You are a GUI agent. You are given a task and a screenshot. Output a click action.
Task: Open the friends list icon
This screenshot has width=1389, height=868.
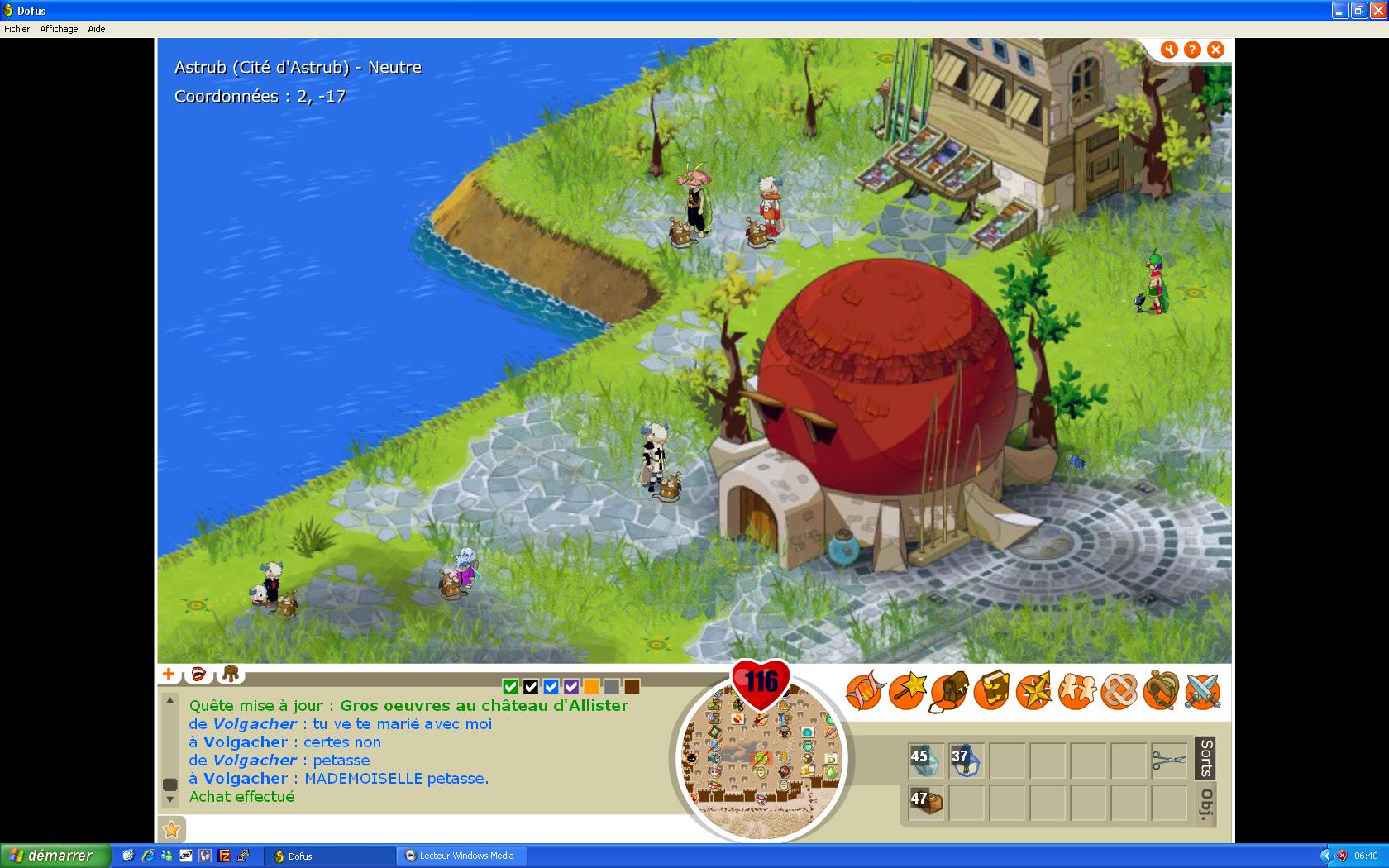click(1076, 692)
